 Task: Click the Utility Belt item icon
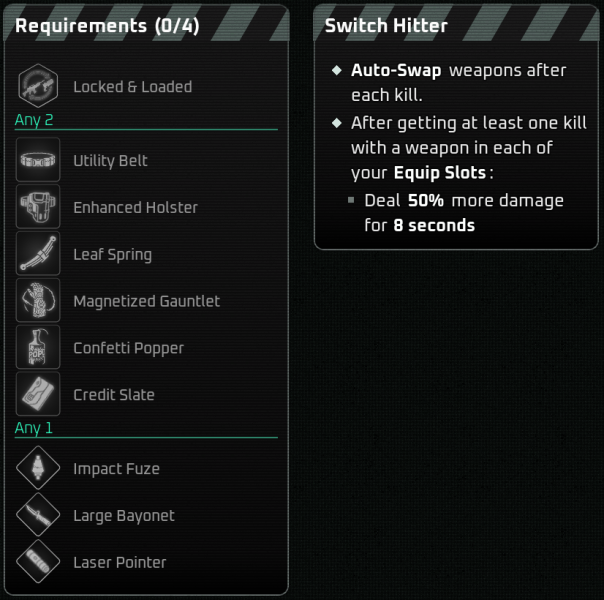point(38,160)
